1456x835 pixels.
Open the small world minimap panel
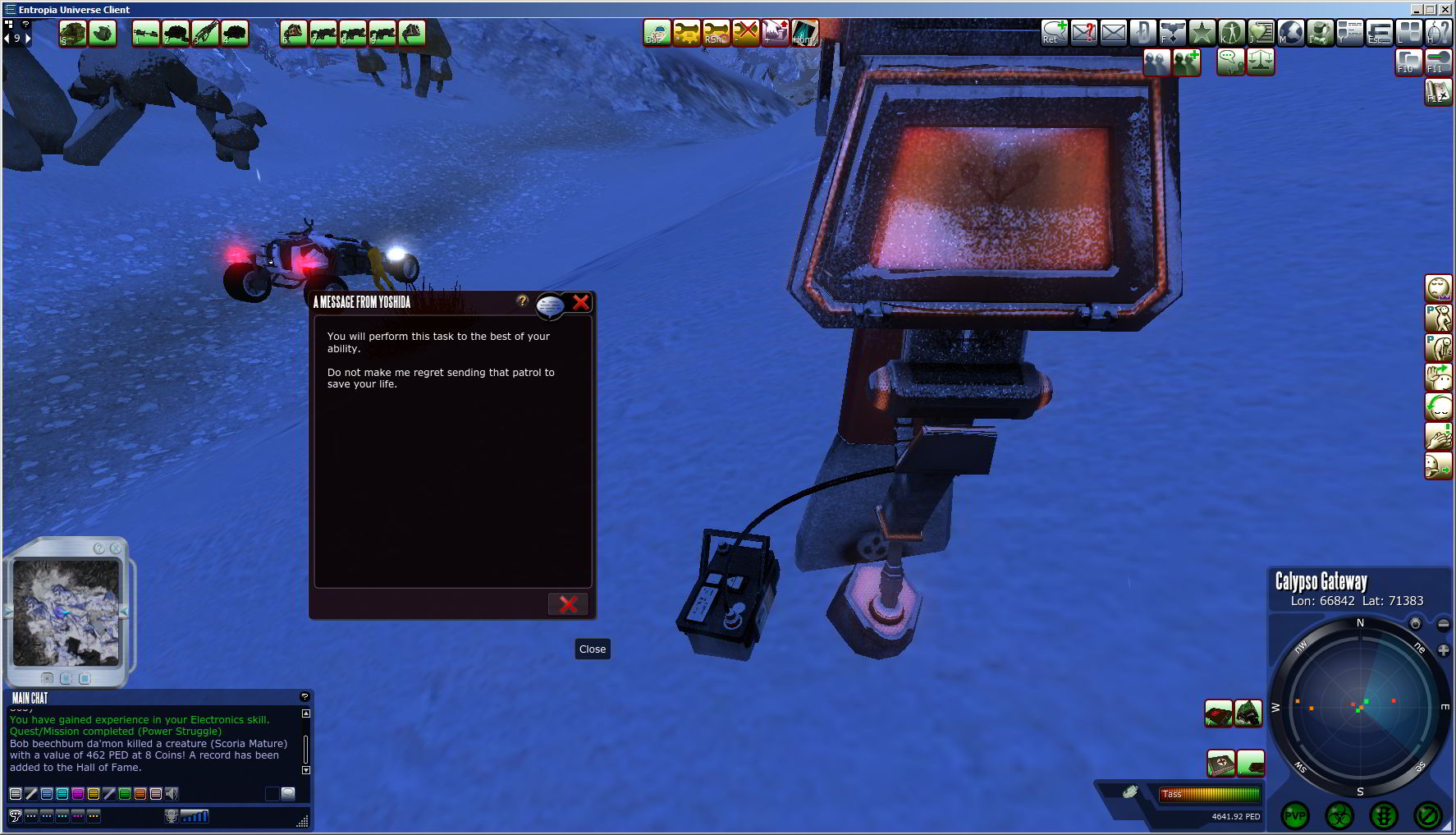point(66,612)
